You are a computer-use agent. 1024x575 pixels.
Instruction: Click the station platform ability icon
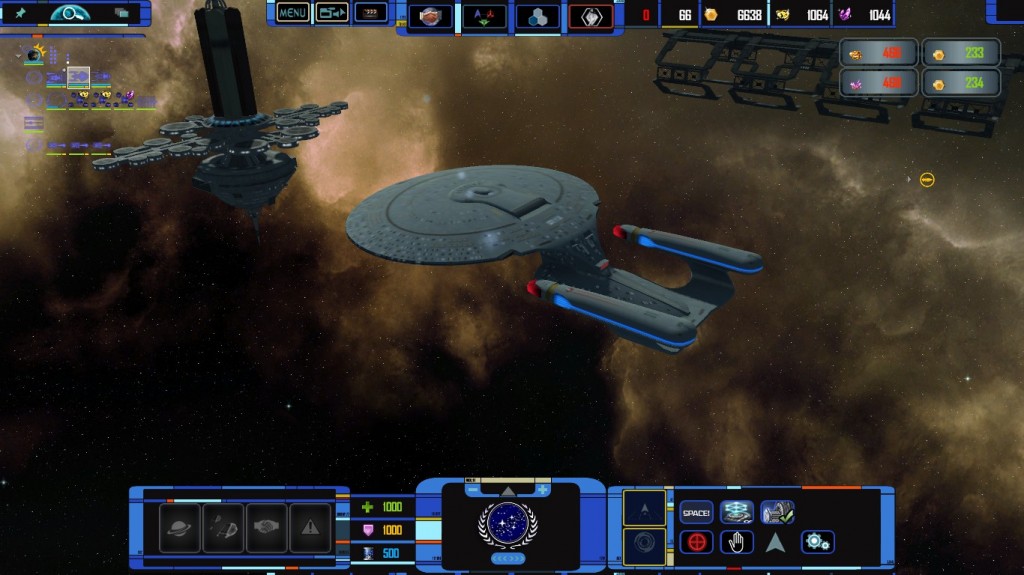[x=737, y=512]
